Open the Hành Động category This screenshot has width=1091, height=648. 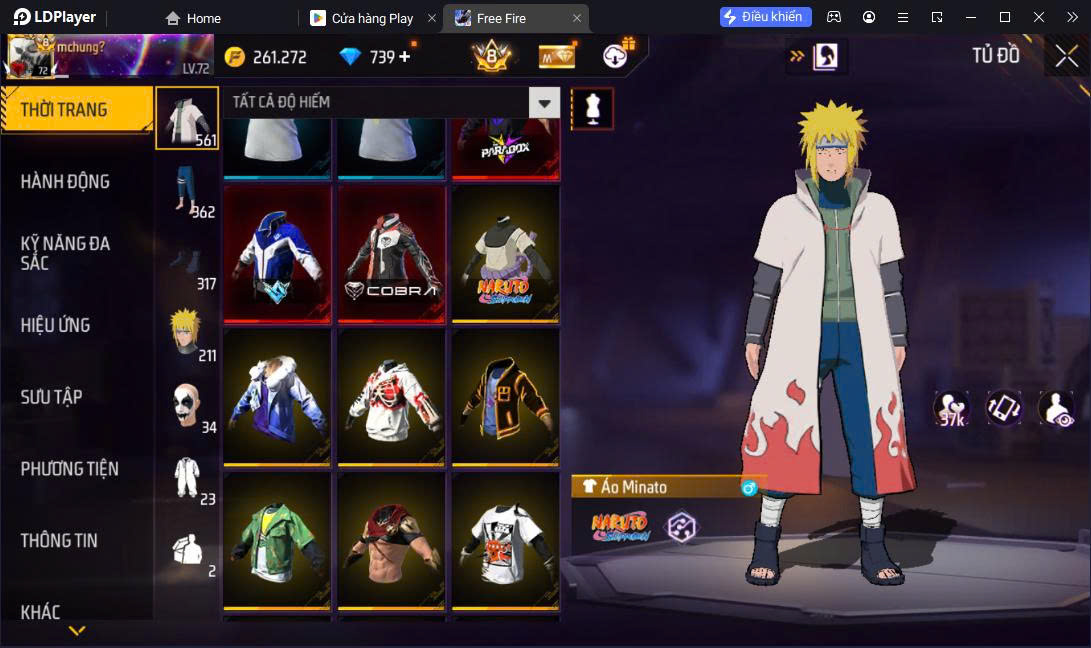(x=65, y=181)
